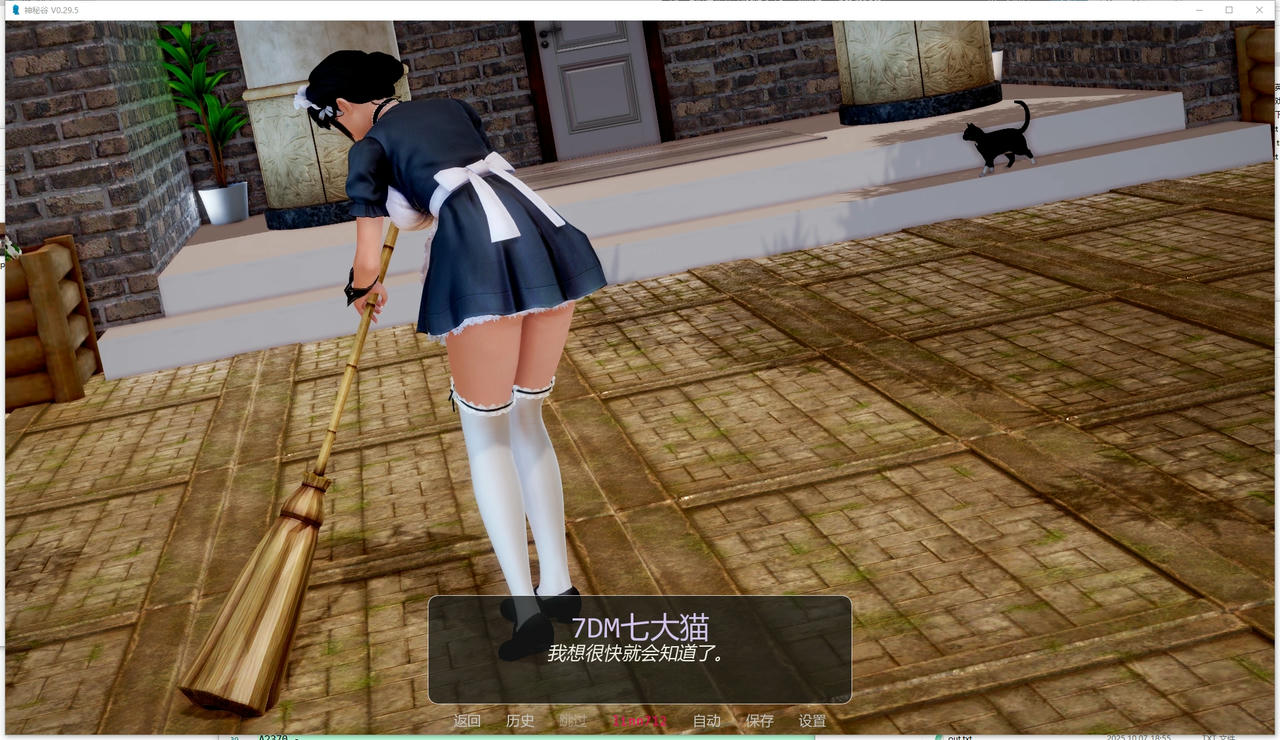1280x740 pixels.
Task: Enable 自动 auto-play mode
Action: click(706, 720)
